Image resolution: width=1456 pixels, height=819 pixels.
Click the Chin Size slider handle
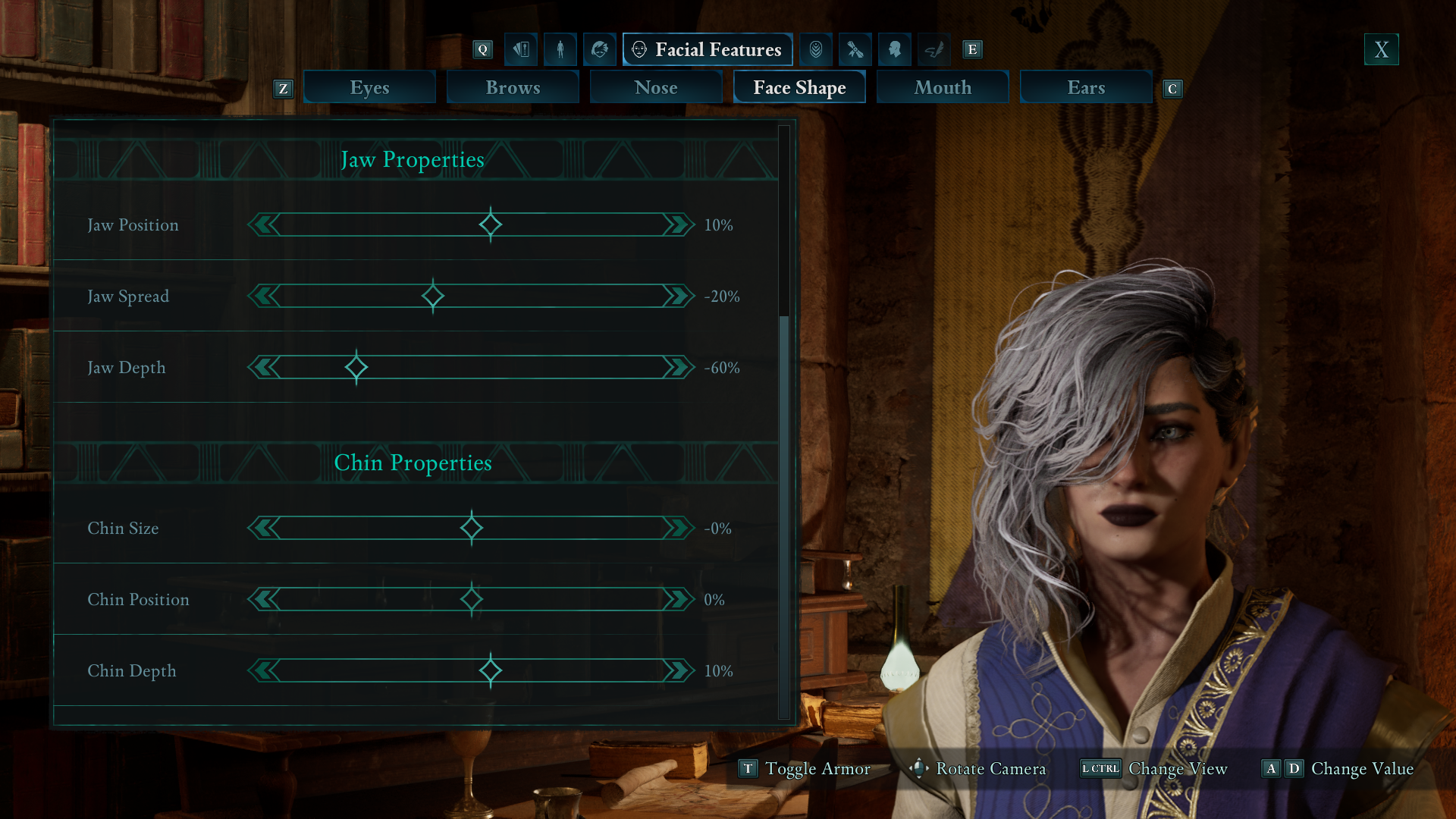click(472, 528)
